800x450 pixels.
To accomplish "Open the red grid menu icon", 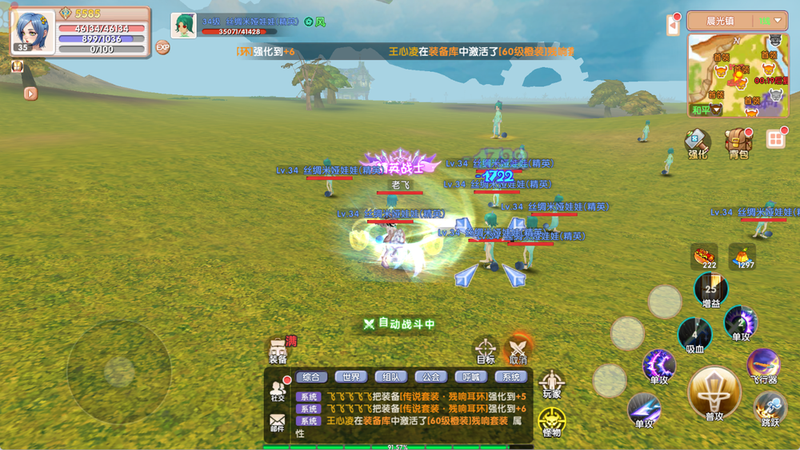I will tap(775, 139).
